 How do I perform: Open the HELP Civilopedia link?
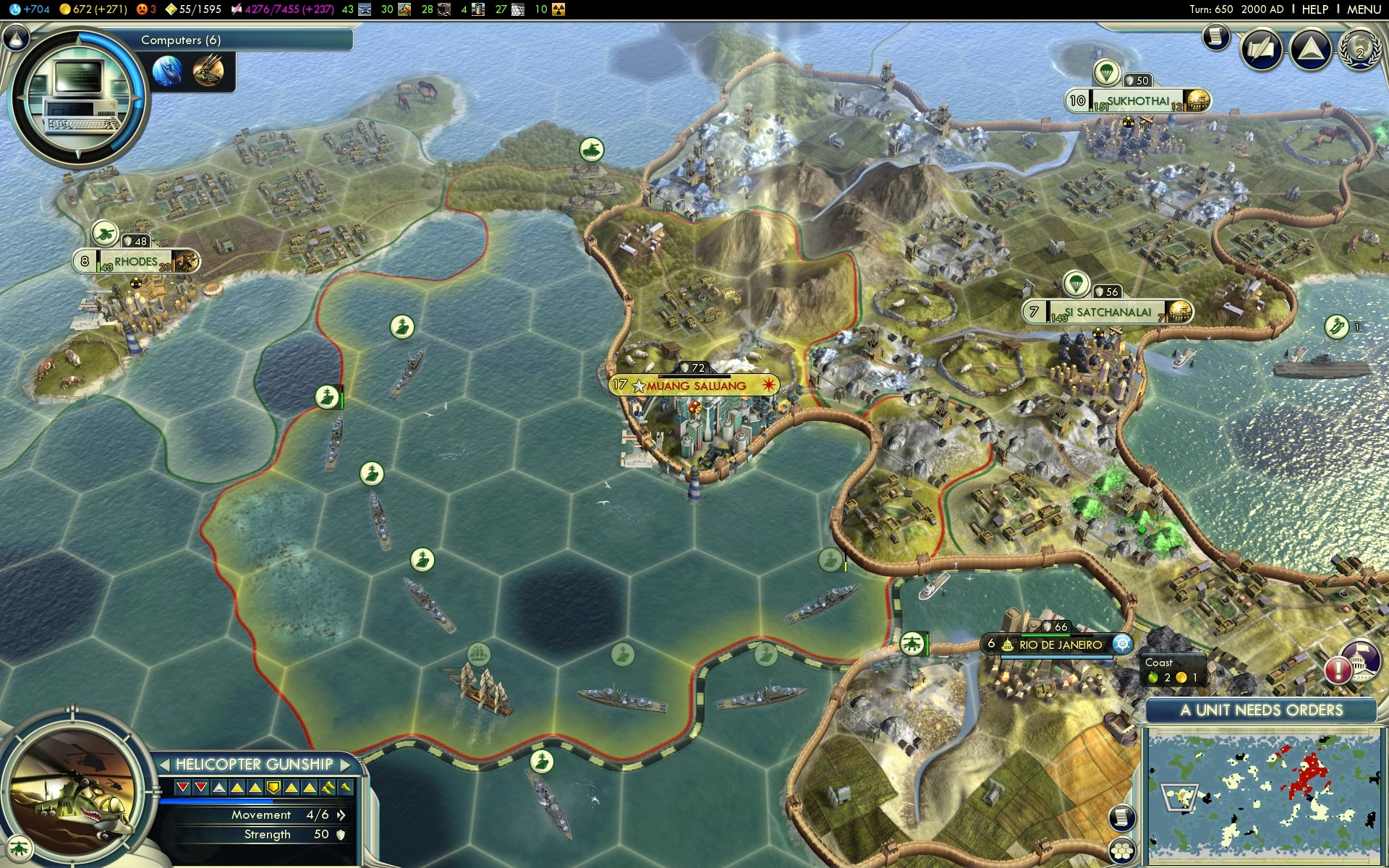click(x=1314, y=9)
